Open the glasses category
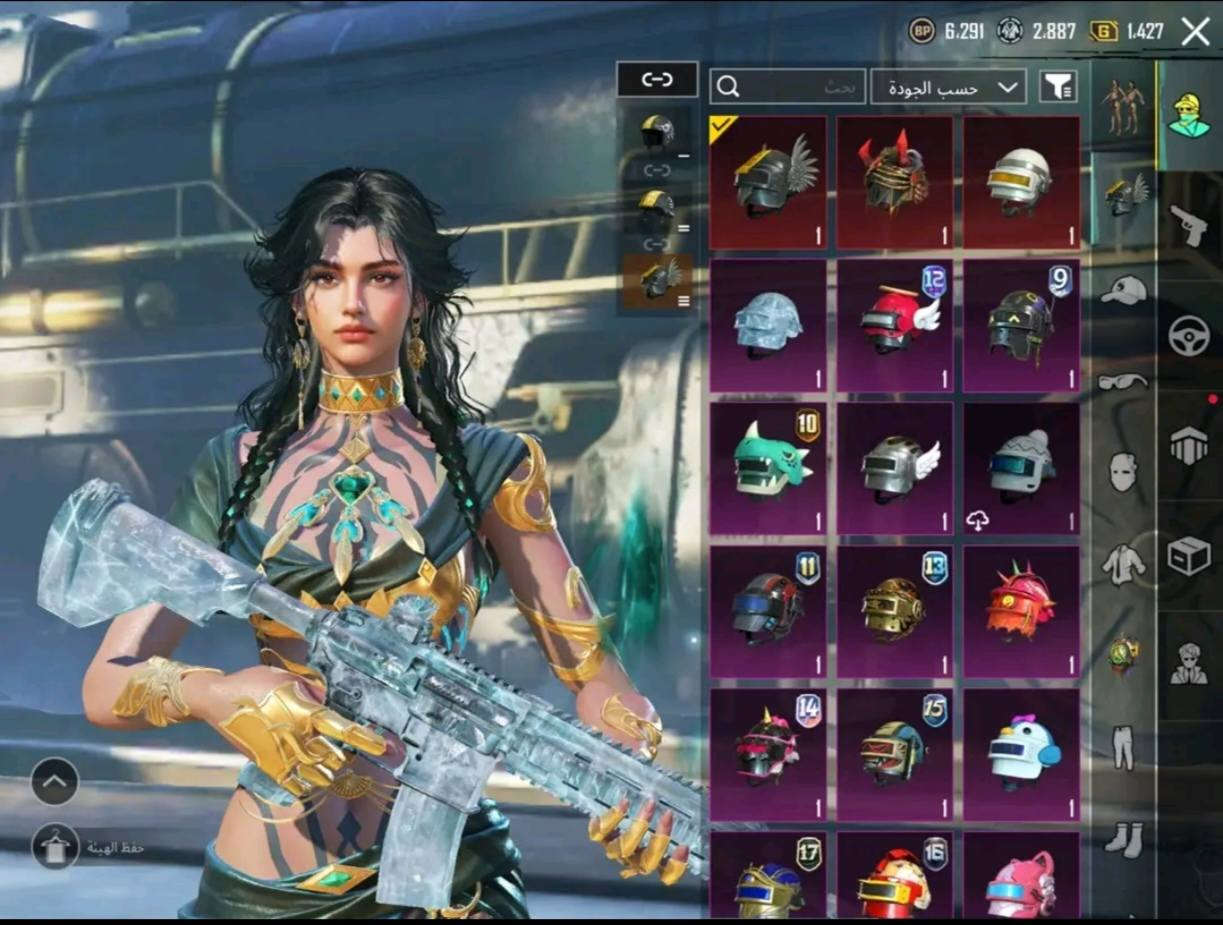1223x925 pixels. [x=1124, y=380]
